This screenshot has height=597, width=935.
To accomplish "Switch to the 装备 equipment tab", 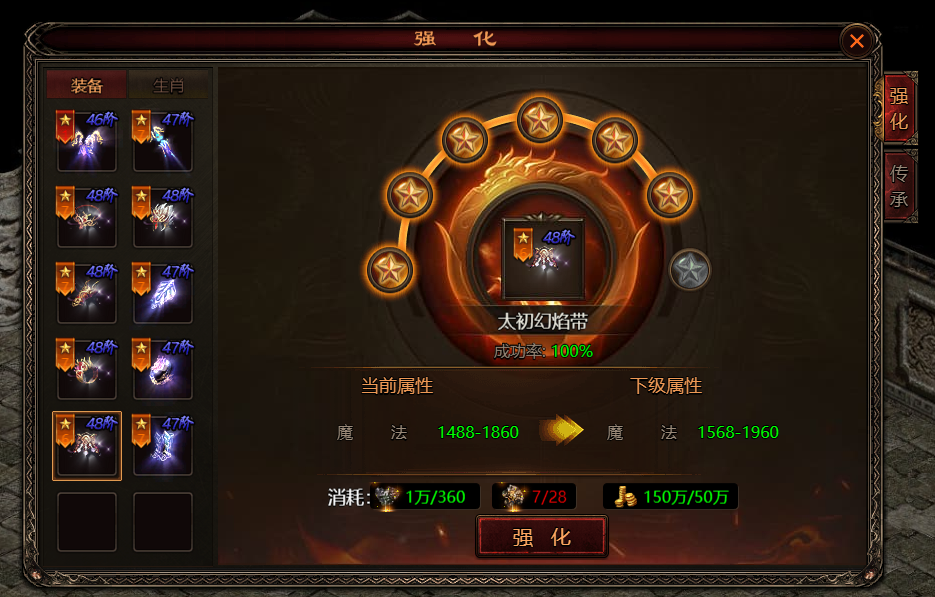I will click(87, 85).
